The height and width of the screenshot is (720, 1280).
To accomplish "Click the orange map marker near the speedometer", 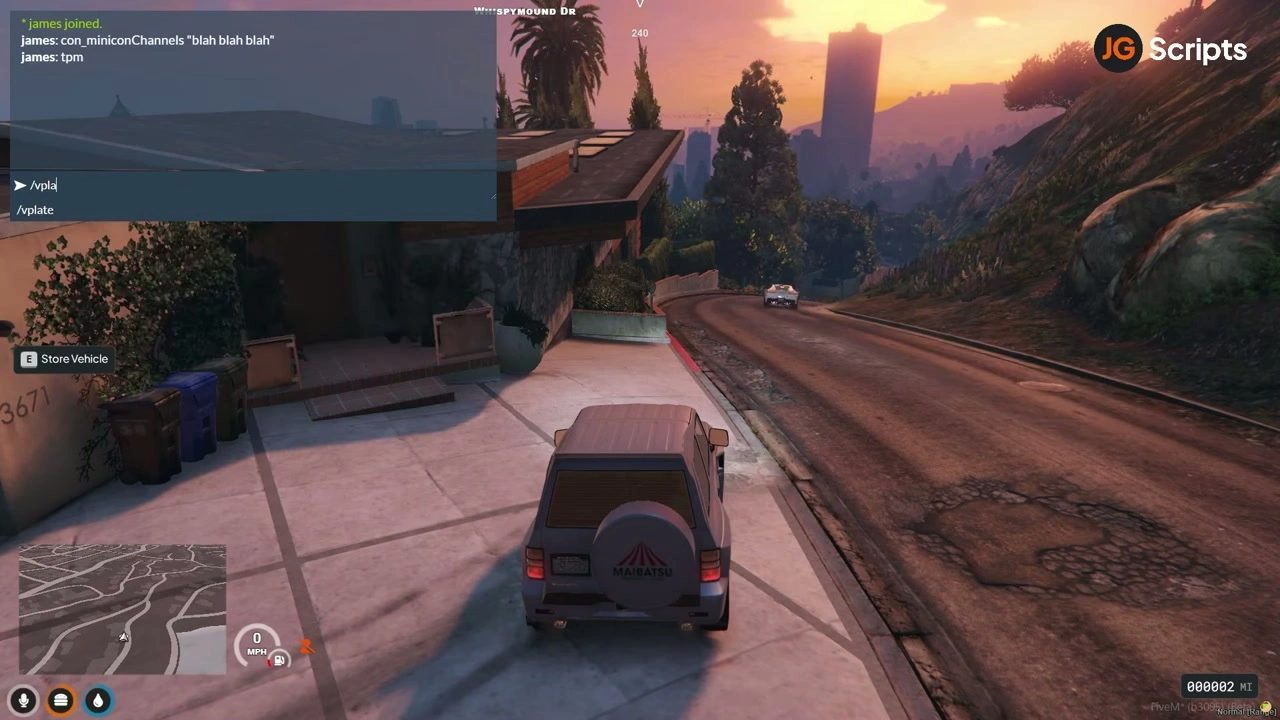I will click(x=307, y=648).
